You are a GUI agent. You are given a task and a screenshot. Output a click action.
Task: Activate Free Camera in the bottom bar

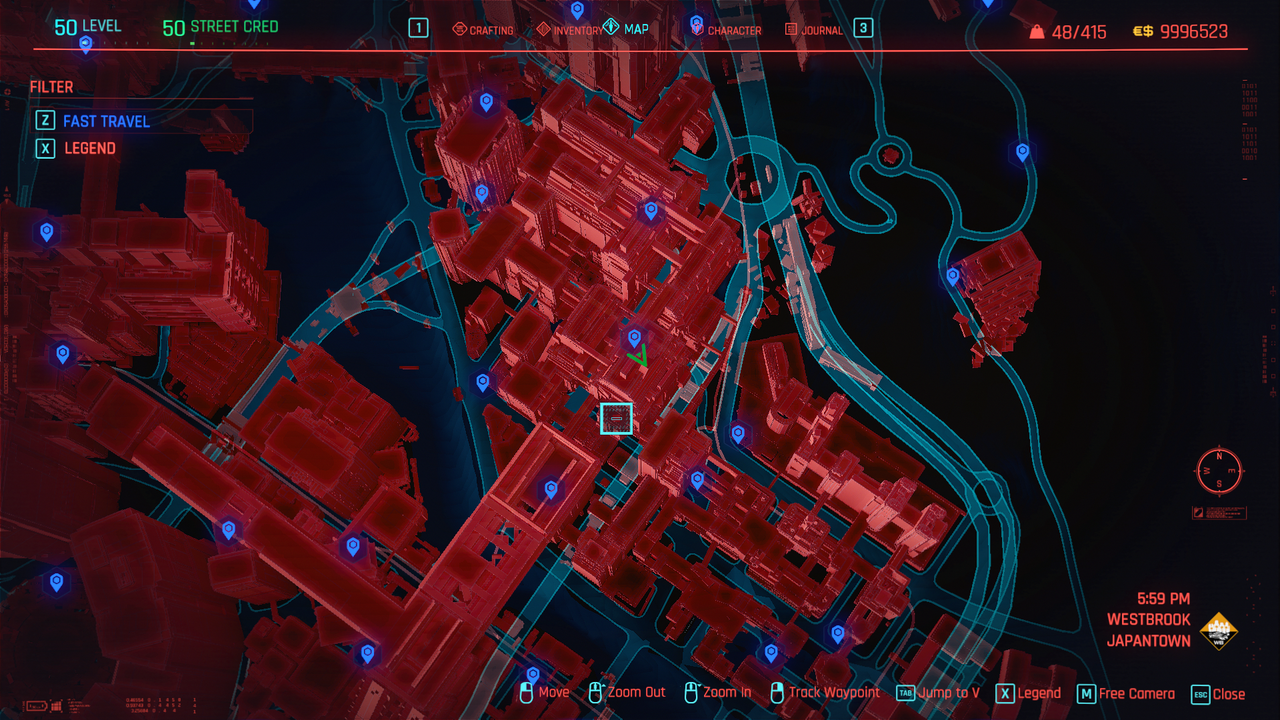1126,694
